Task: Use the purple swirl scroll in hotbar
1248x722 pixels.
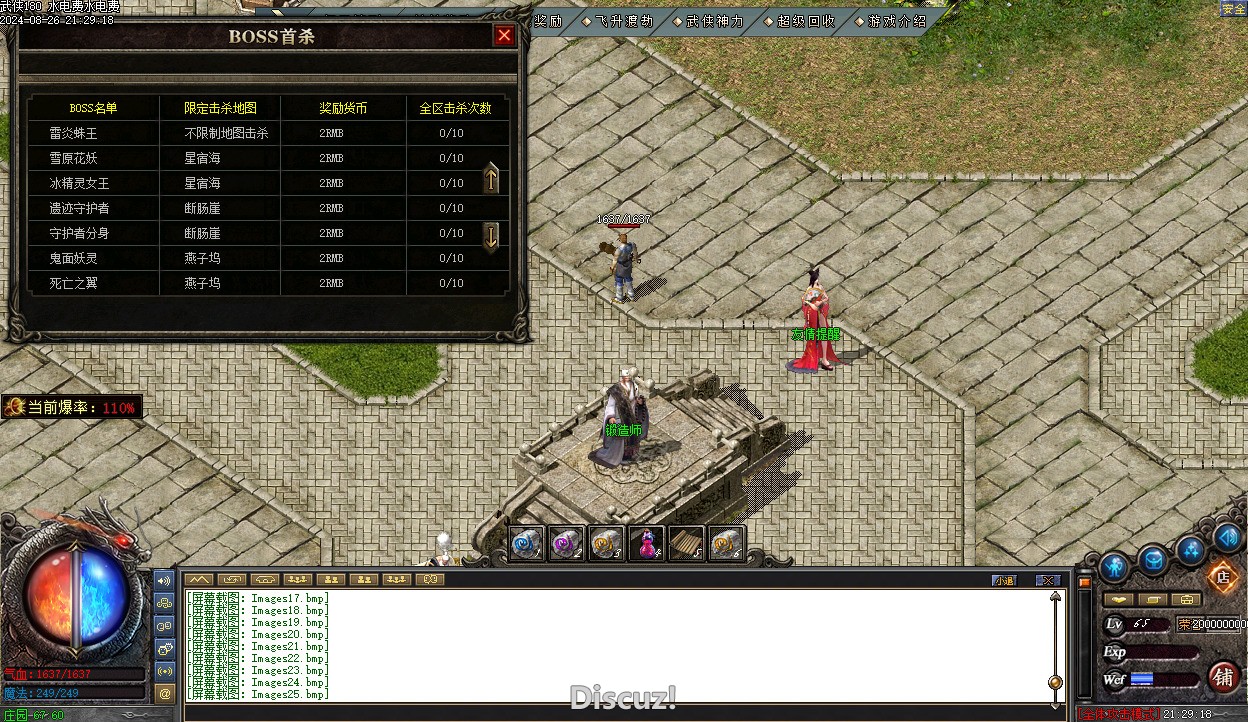Action: click(x=567, y=543)
